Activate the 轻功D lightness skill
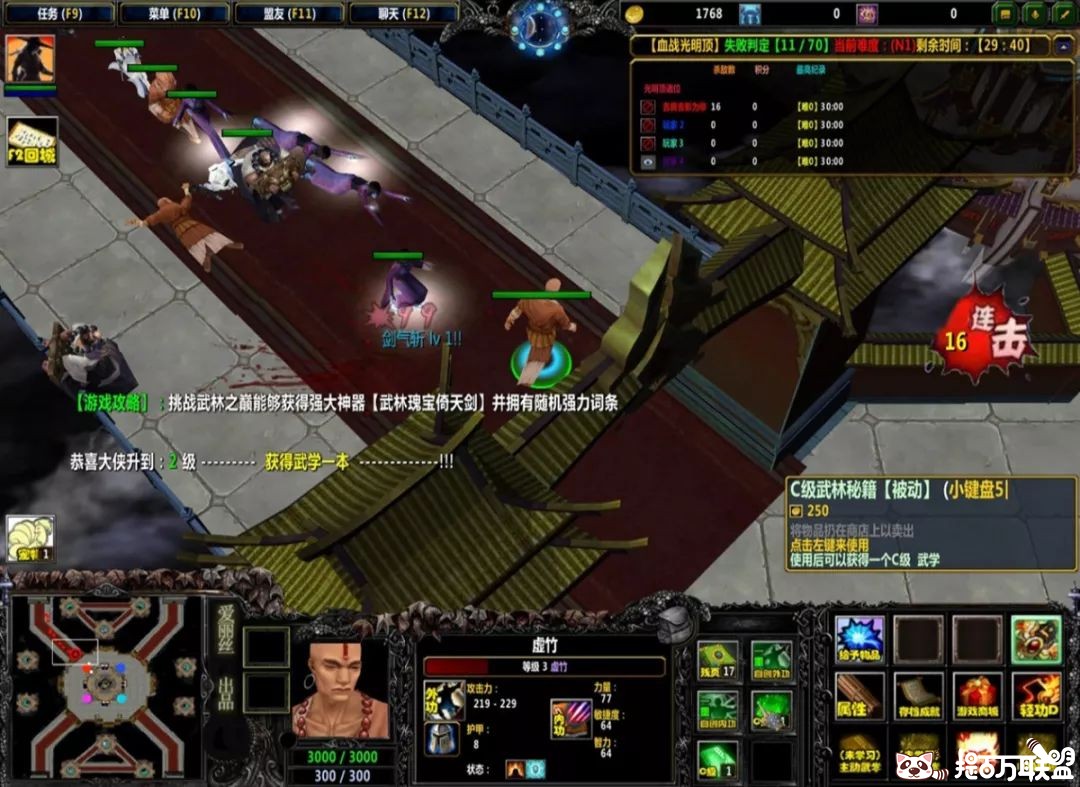 click(x=1036, y=695)
